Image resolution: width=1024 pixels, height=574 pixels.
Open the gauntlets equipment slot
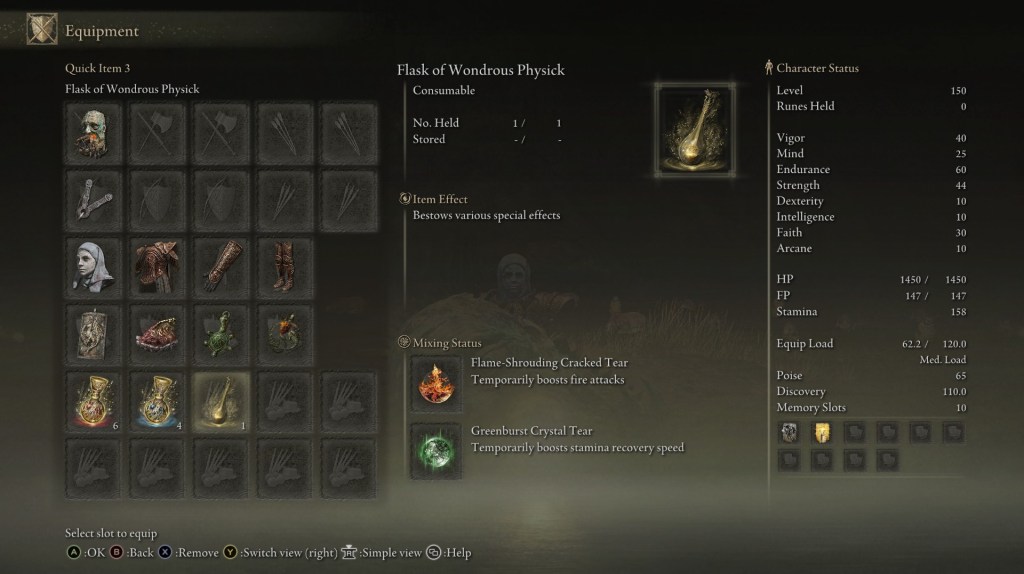[x=220, y=266]
